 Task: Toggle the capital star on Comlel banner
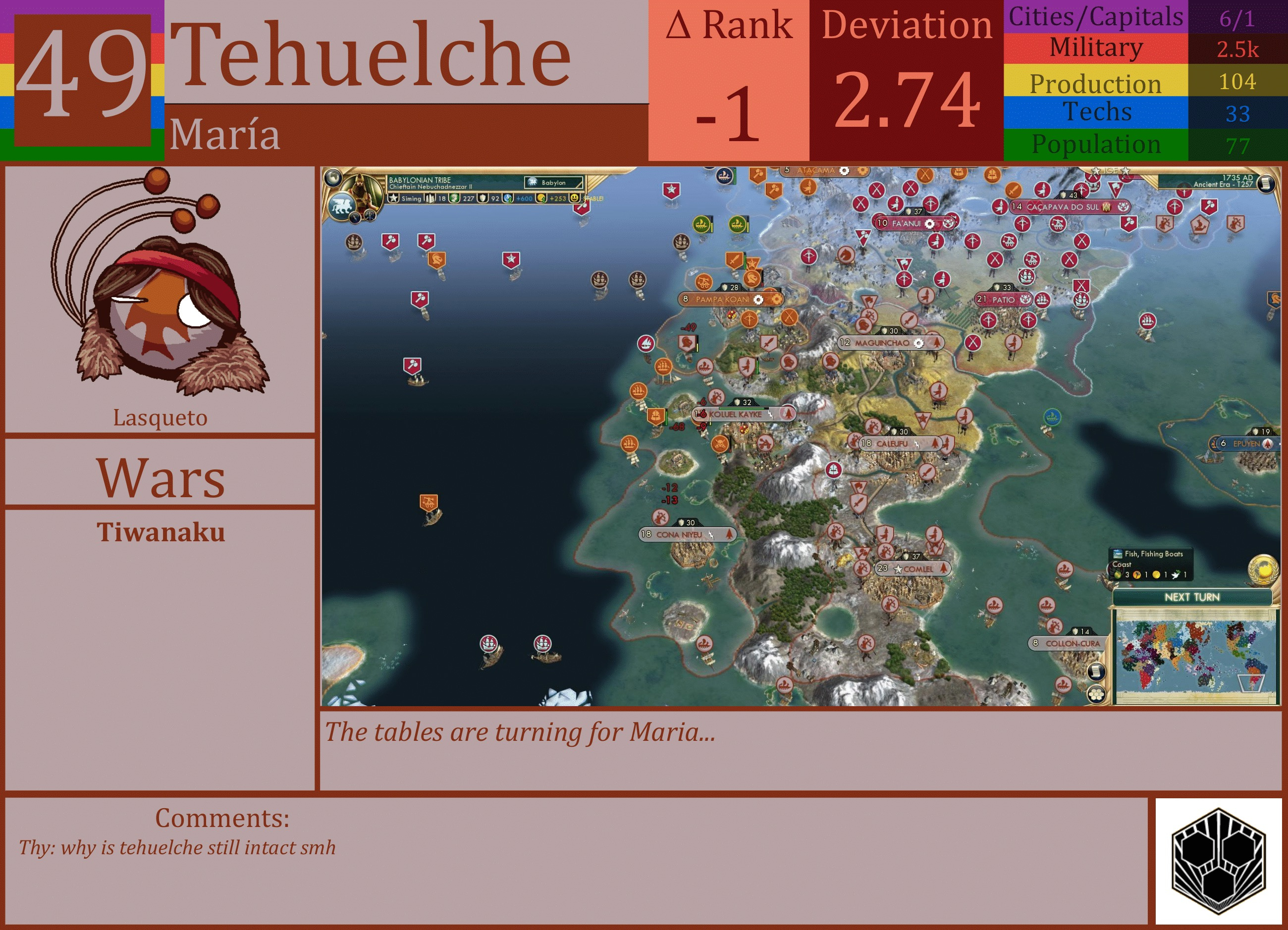[899, 569]
